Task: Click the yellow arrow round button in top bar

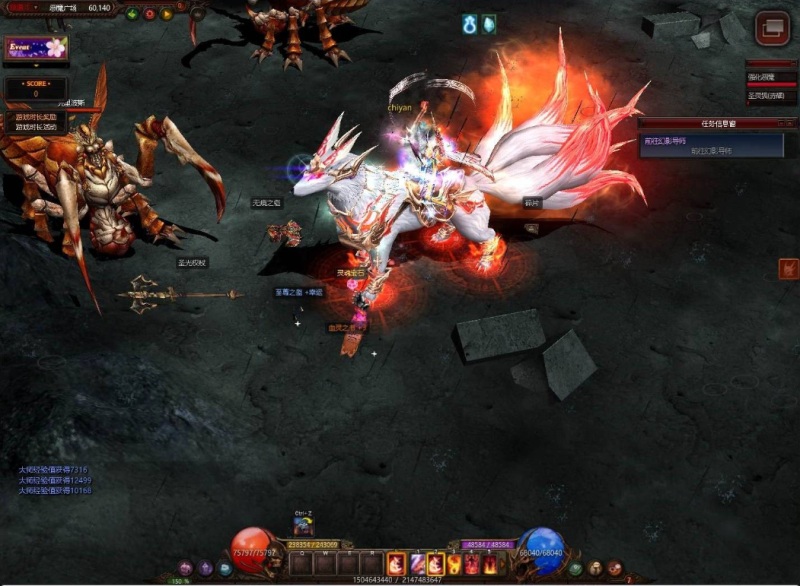Action: 166,14
